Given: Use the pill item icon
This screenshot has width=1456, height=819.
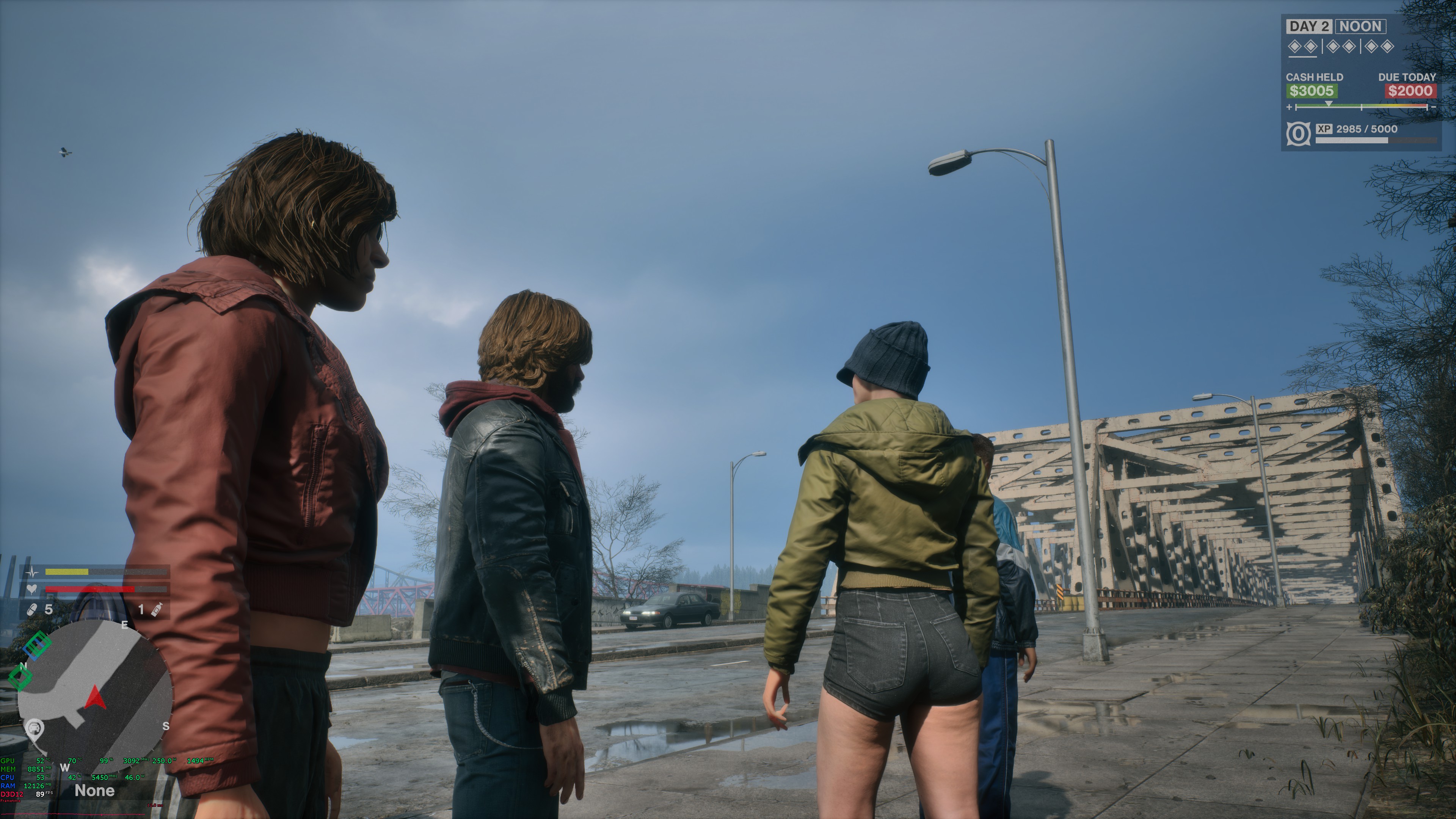Looking at the screenshot, I should pyautogui.click(x=33, y=609).
